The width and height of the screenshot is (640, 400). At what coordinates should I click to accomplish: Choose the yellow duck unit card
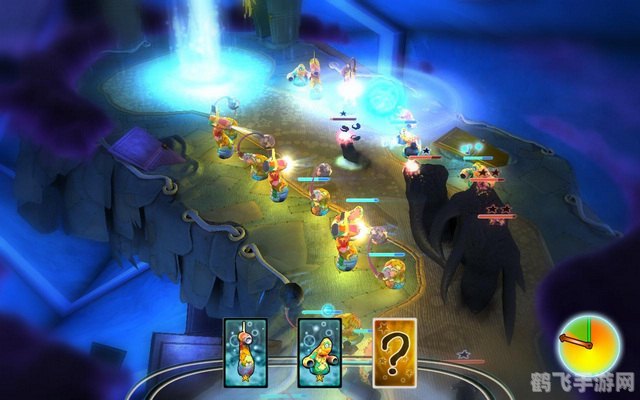click(319, 352)
